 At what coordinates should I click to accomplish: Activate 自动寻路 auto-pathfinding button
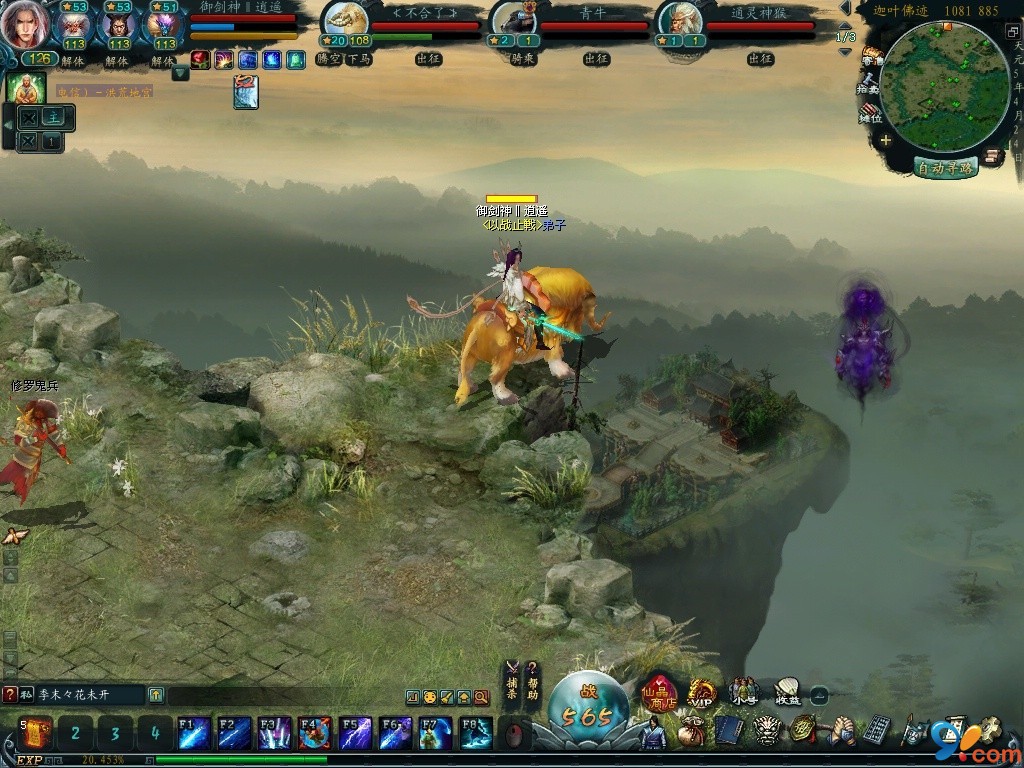945,168
